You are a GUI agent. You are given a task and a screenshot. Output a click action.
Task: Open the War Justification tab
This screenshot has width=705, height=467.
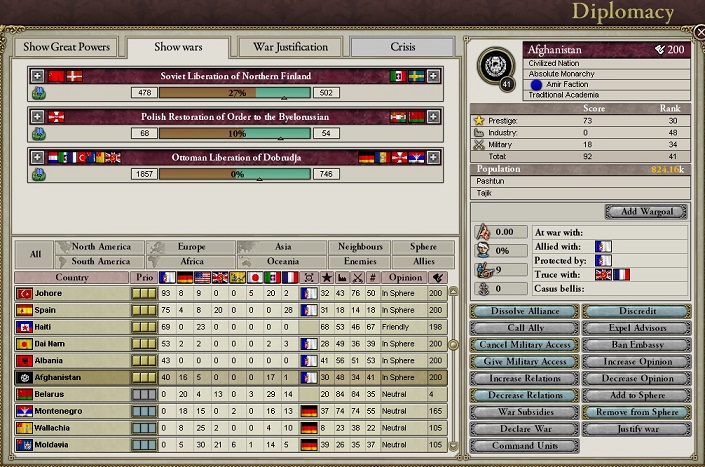coord(291,47)
